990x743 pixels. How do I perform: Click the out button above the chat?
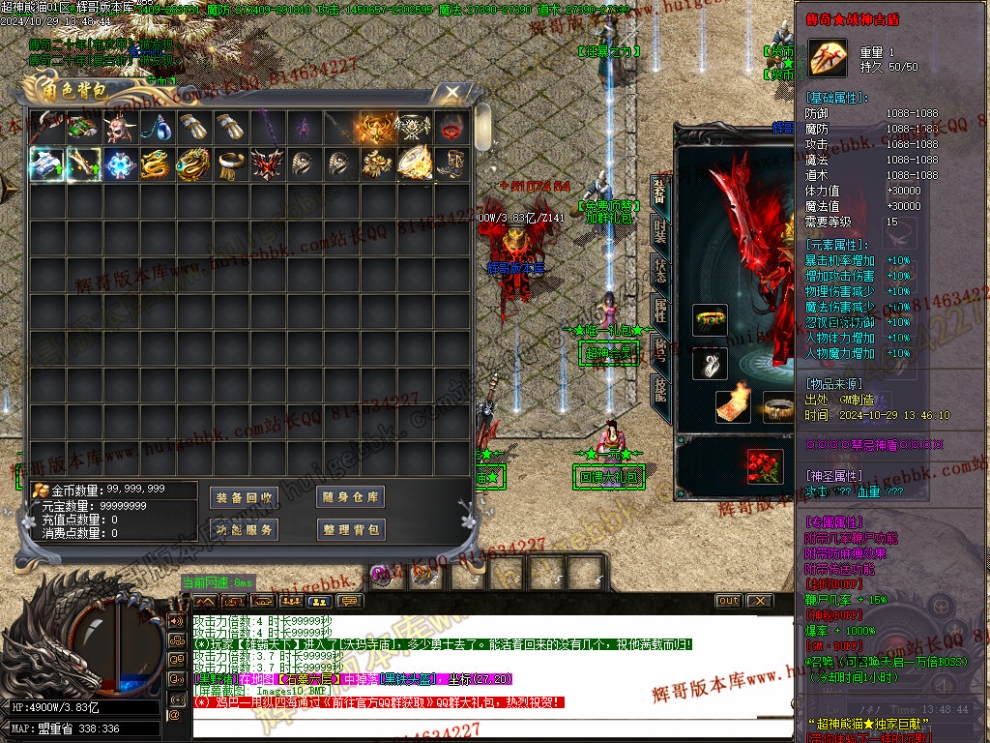click(728, 601)
